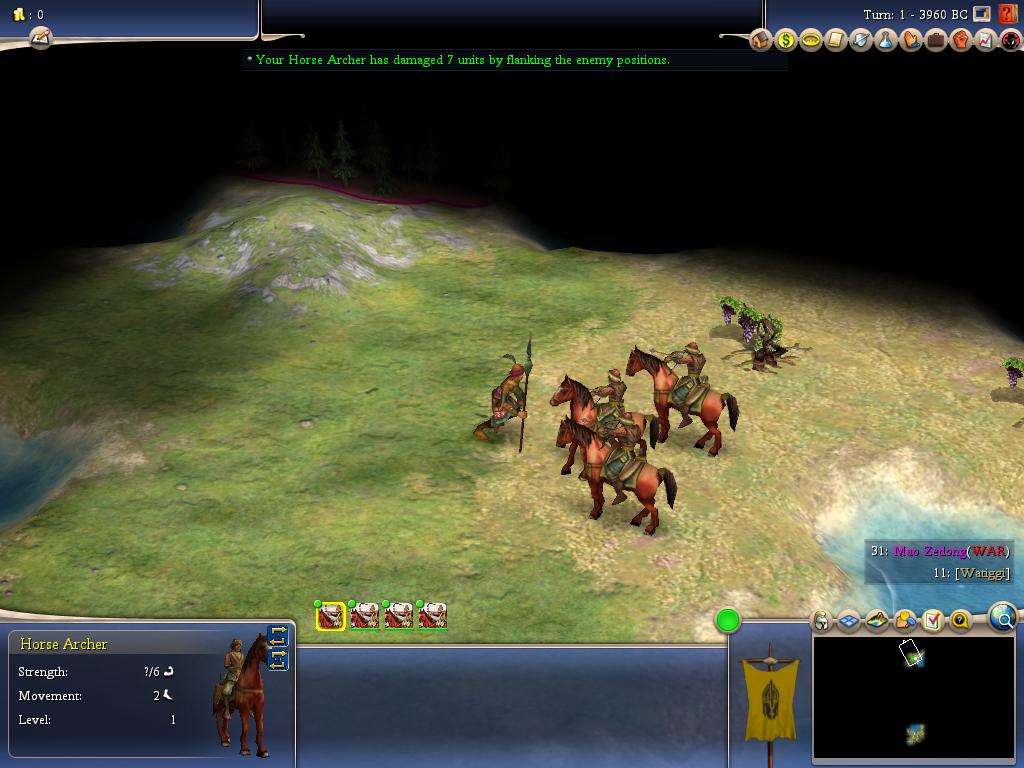Open the red Civilopedia question-mark book

click(1007, 15)
